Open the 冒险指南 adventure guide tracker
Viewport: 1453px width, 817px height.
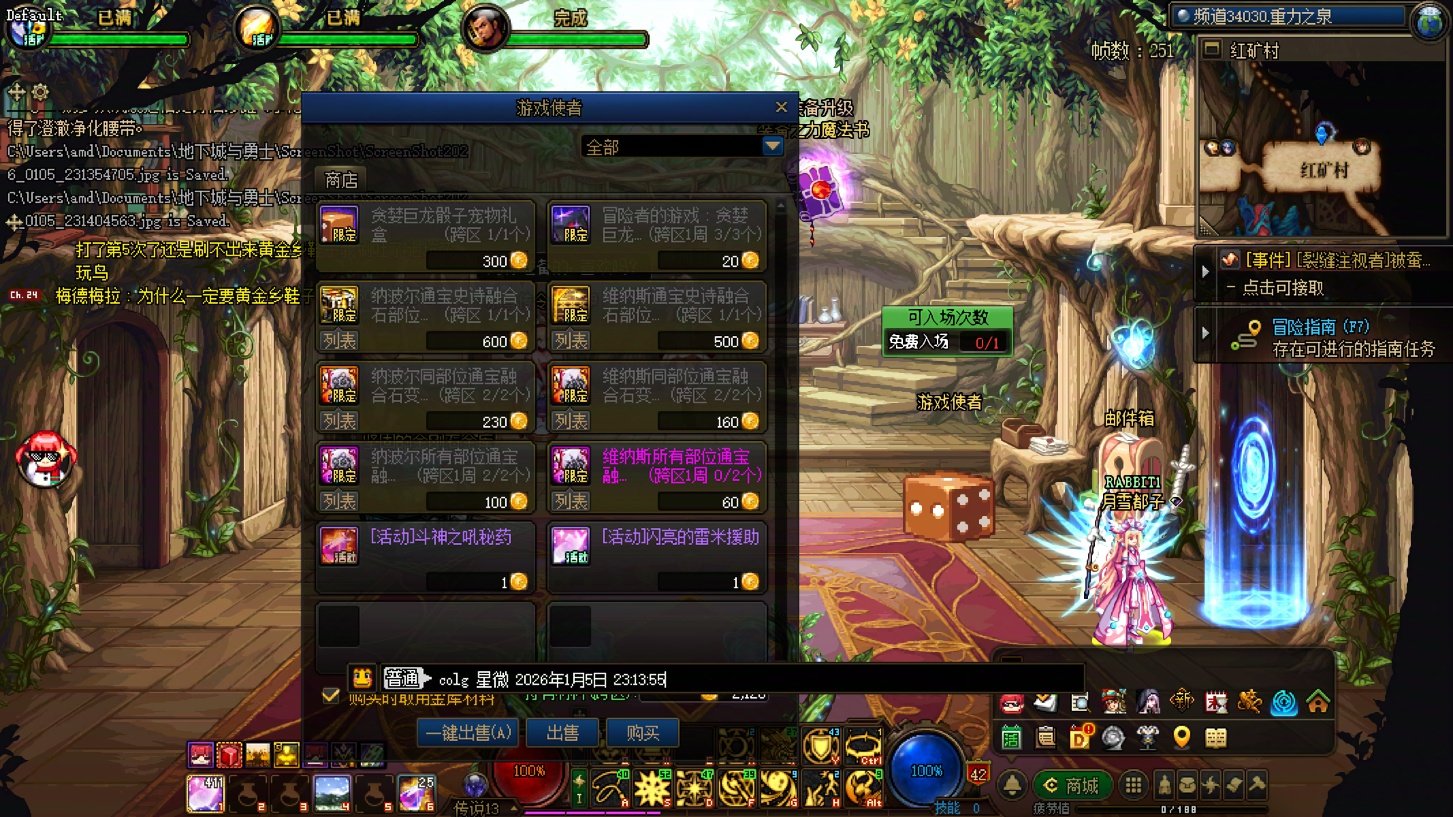coord(1320,337)
